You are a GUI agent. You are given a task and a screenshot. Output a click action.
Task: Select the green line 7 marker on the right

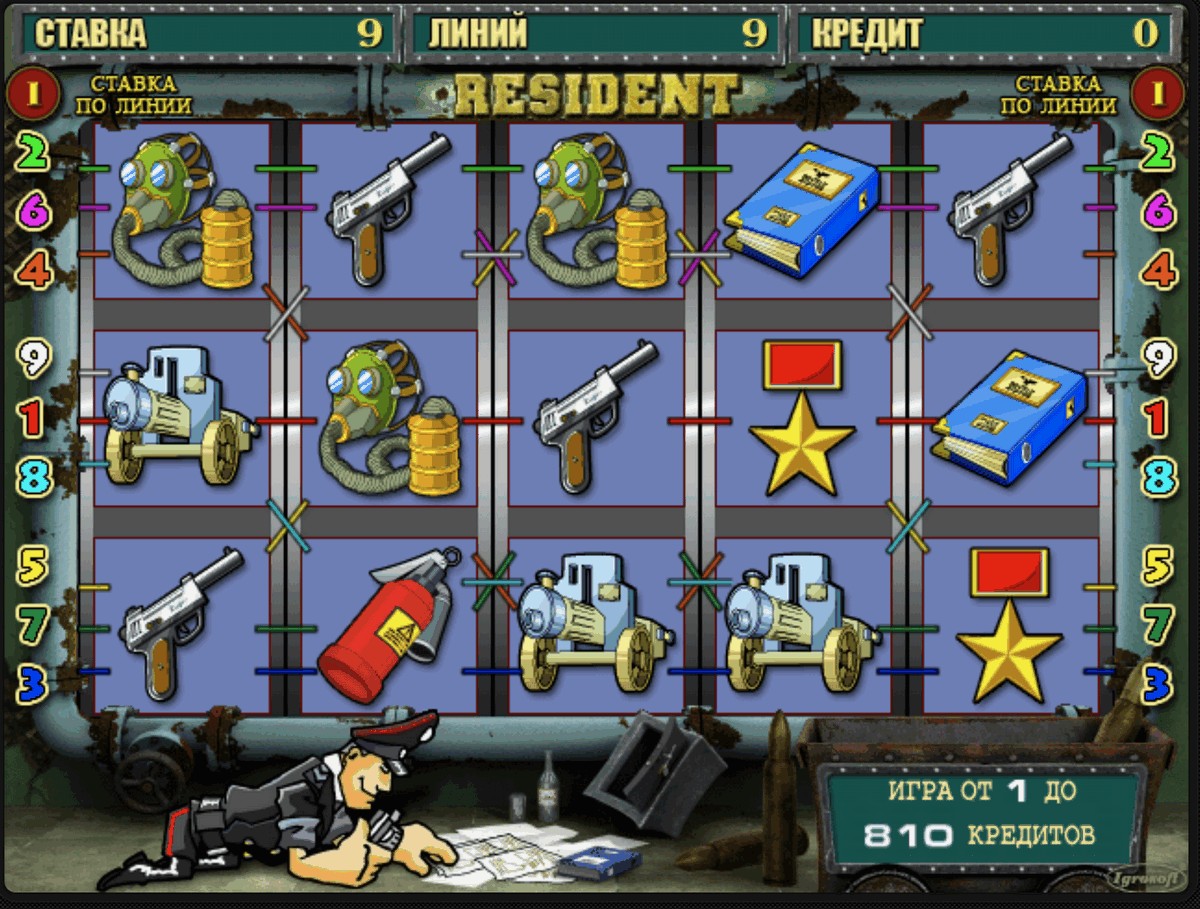click(x=1159, y=625)
